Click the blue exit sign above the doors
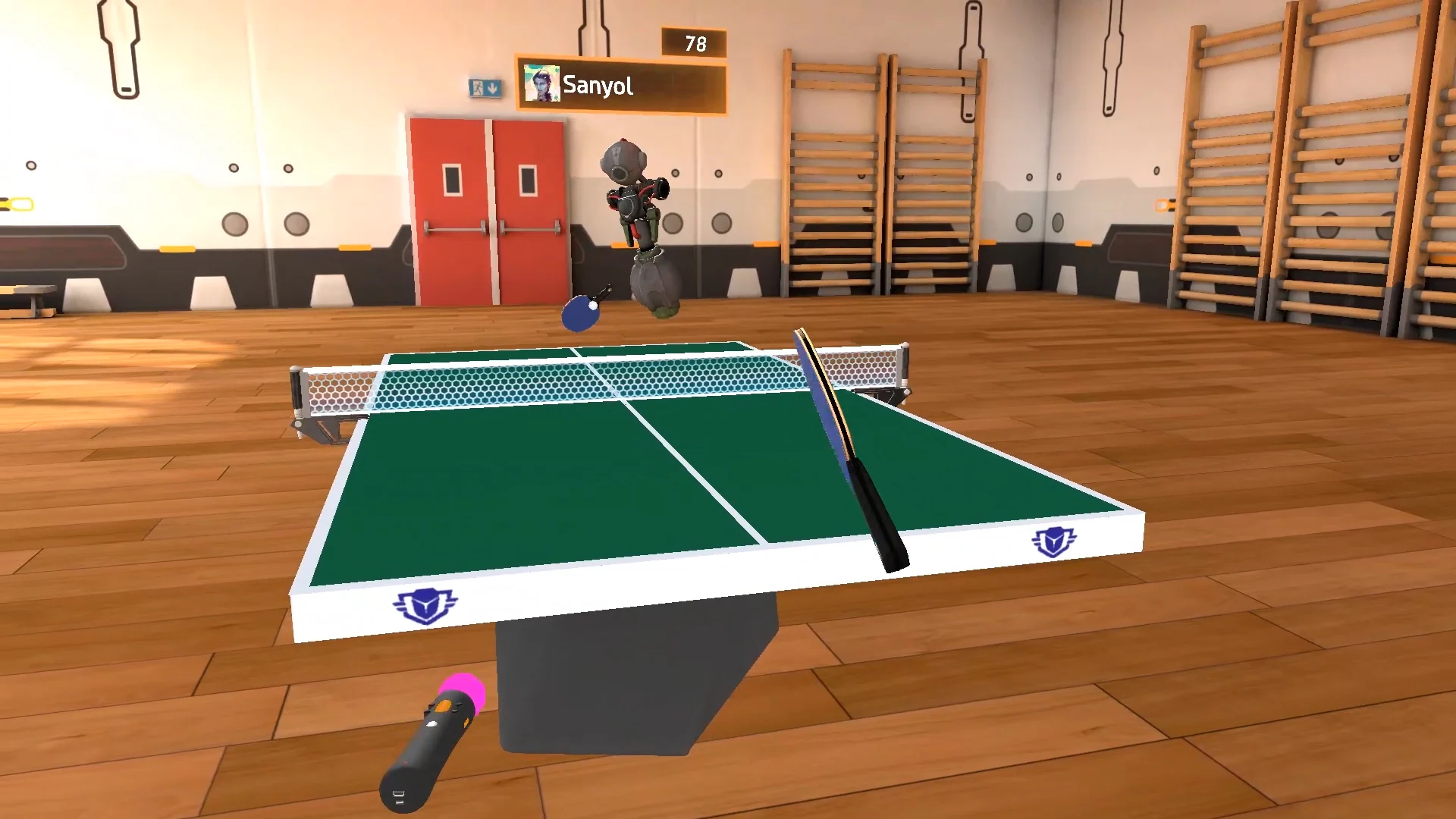The height and width of the screenshot is (819, 1456). tap(484, 89)
